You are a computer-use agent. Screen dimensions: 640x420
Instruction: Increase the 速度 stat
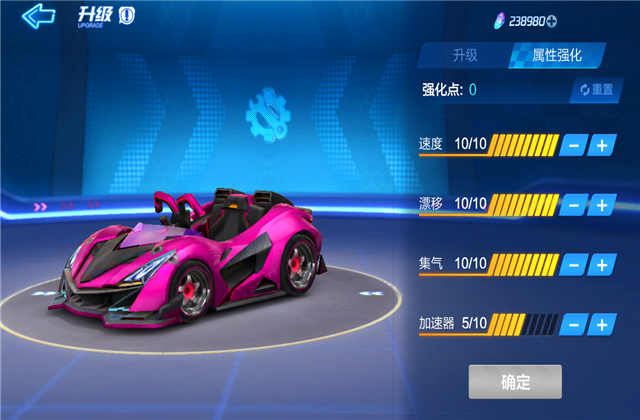coord(601,145)
